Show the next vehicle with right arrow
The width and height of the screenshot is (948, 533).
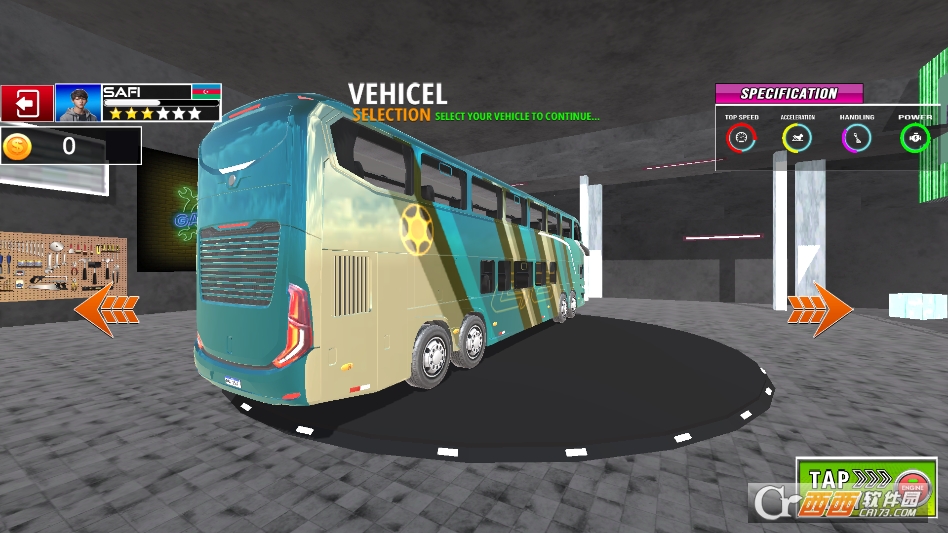click(x=820, y=310)
